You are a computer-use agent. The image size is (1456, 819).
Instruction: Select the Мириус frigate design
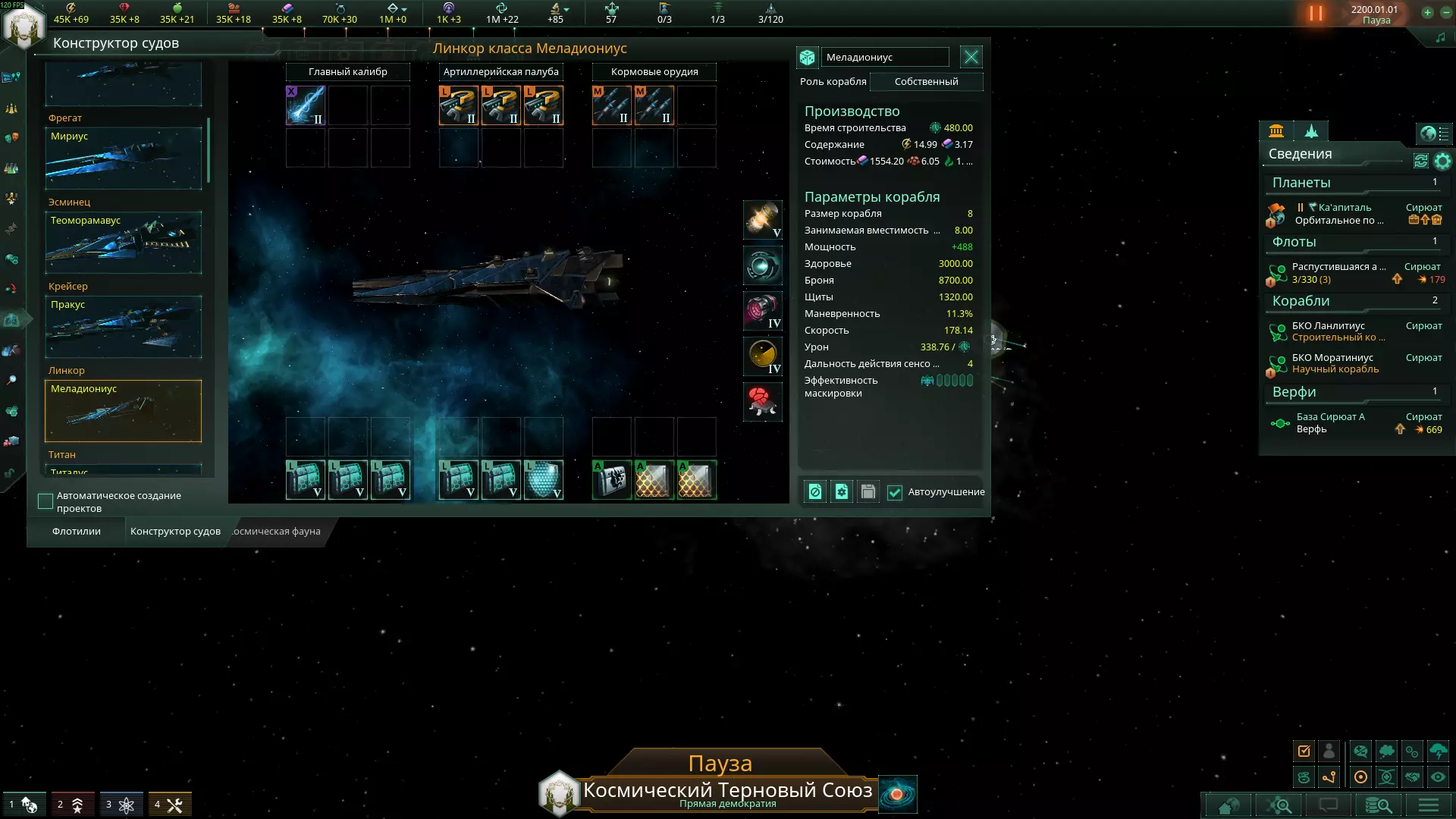pyautogui.click(x=123, y=158)
